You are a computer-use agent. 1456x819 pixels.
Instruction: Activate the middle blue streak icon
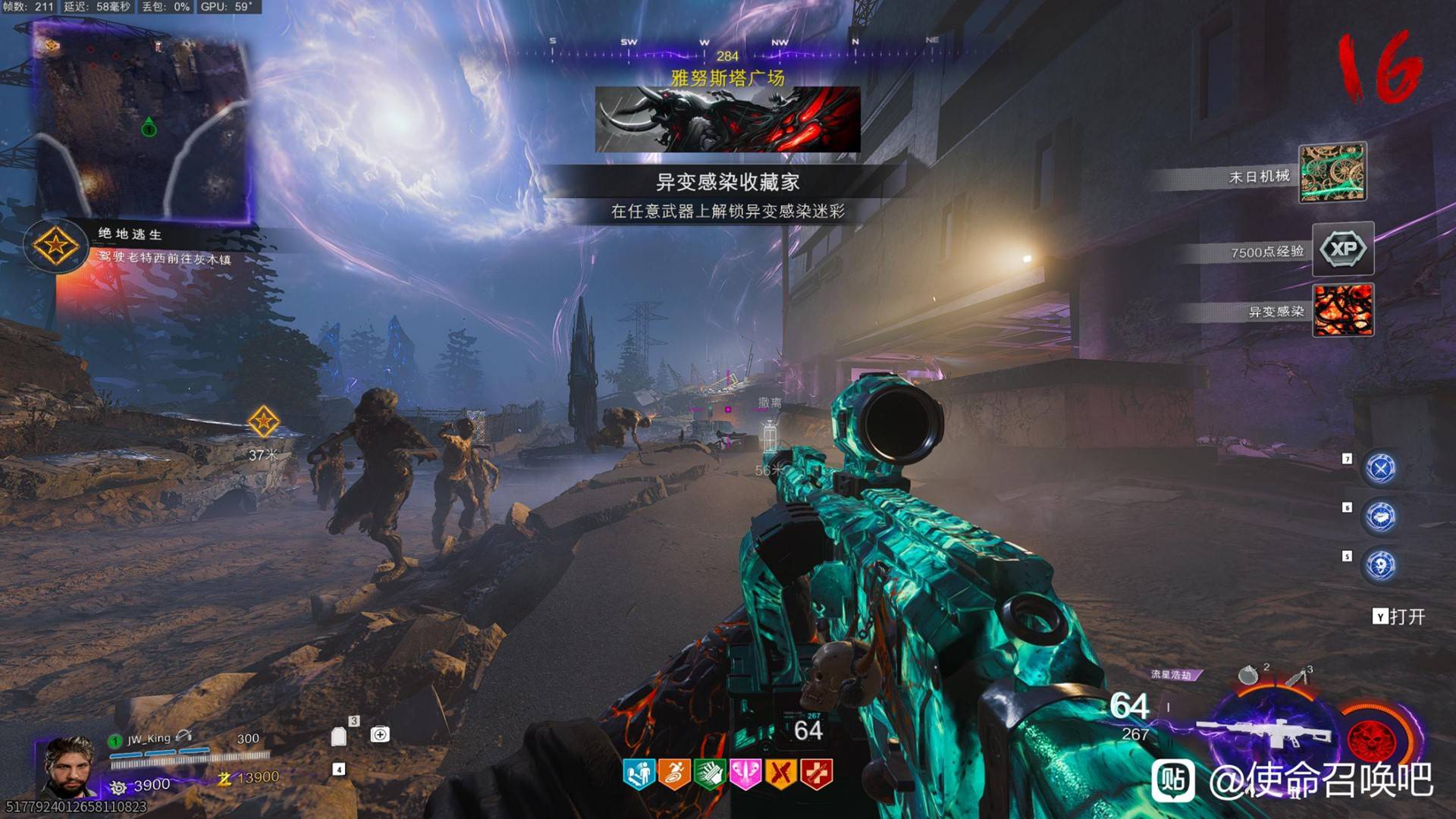click(x=1380, y=517)
